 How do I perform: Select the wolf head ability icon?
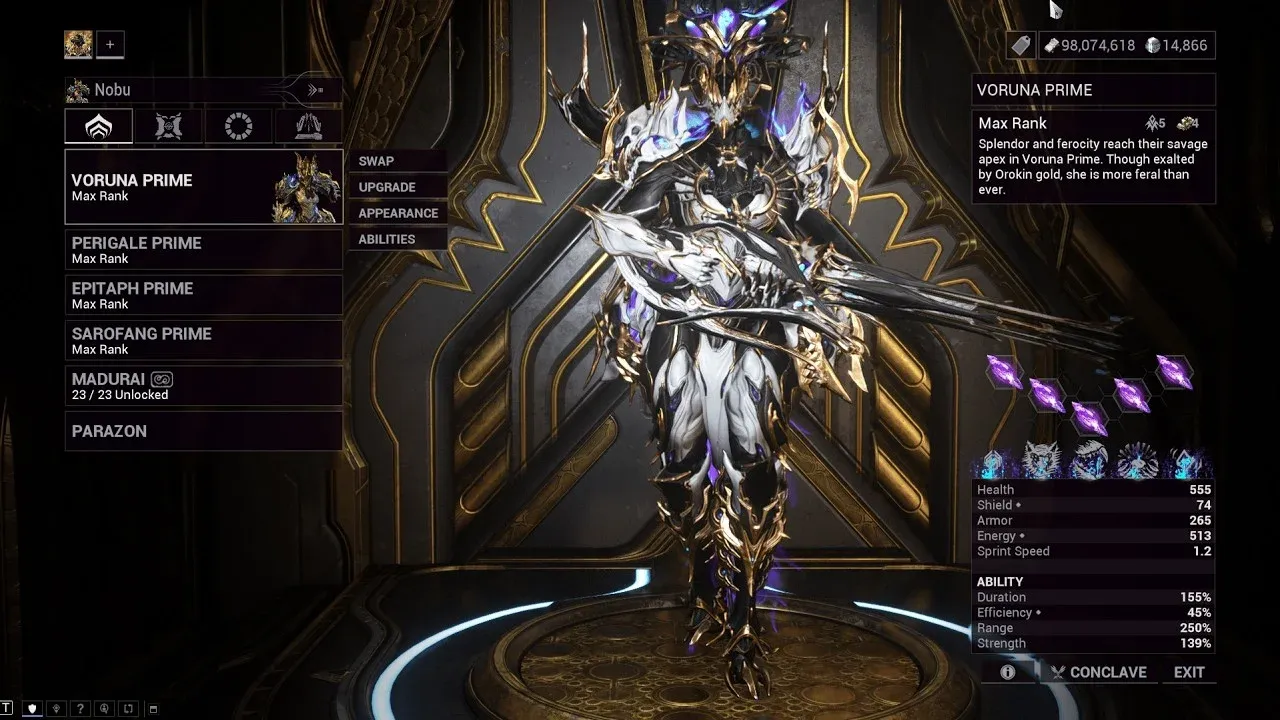click(1040, 461)
